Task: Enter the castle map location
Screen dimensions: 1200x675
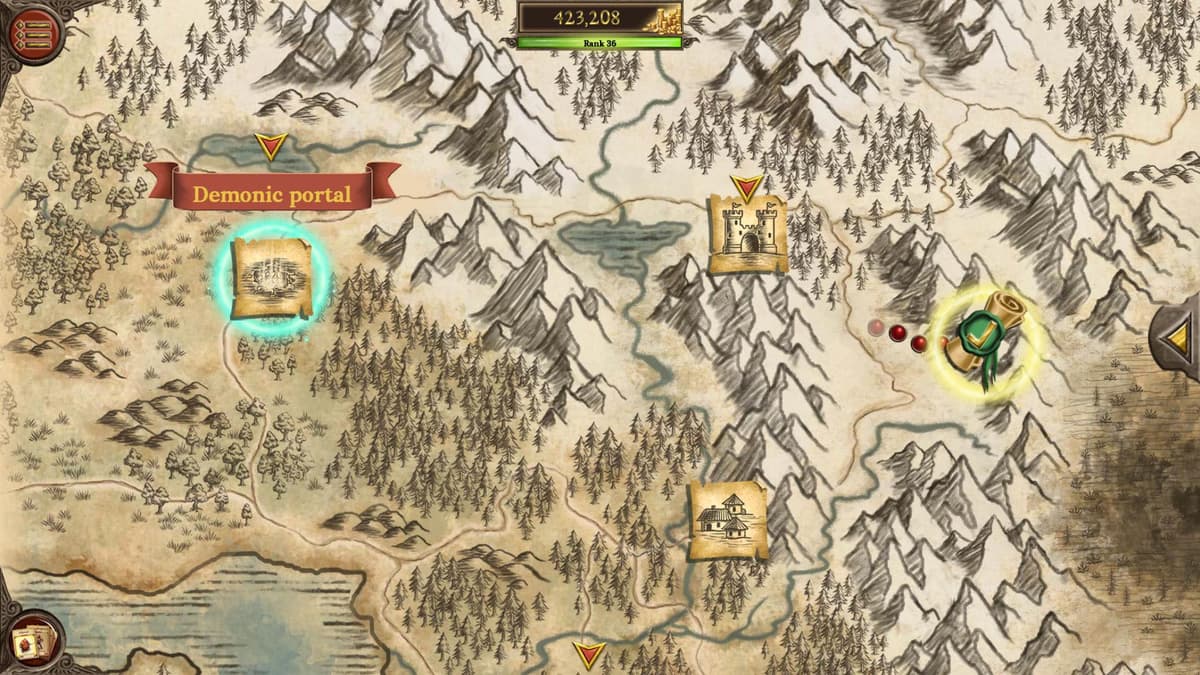Action: click(x=747, y=234)
